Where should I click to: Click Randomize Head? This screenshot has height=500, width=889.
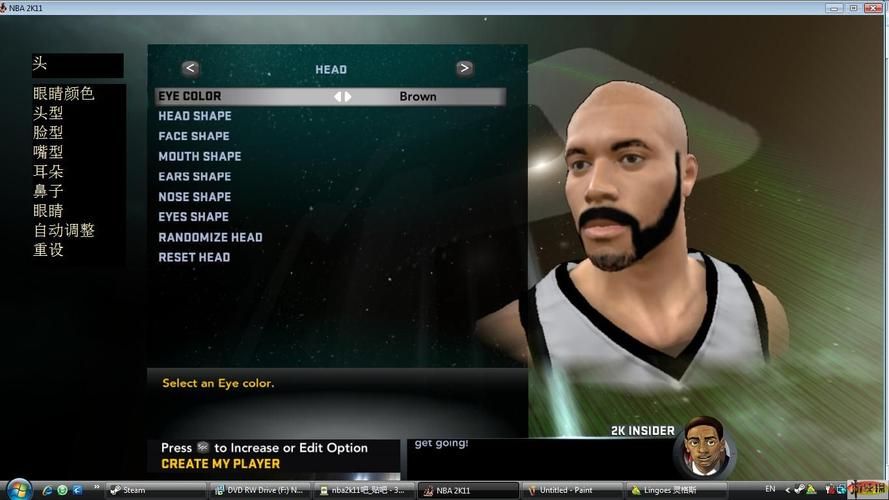(x=210, y=237)
